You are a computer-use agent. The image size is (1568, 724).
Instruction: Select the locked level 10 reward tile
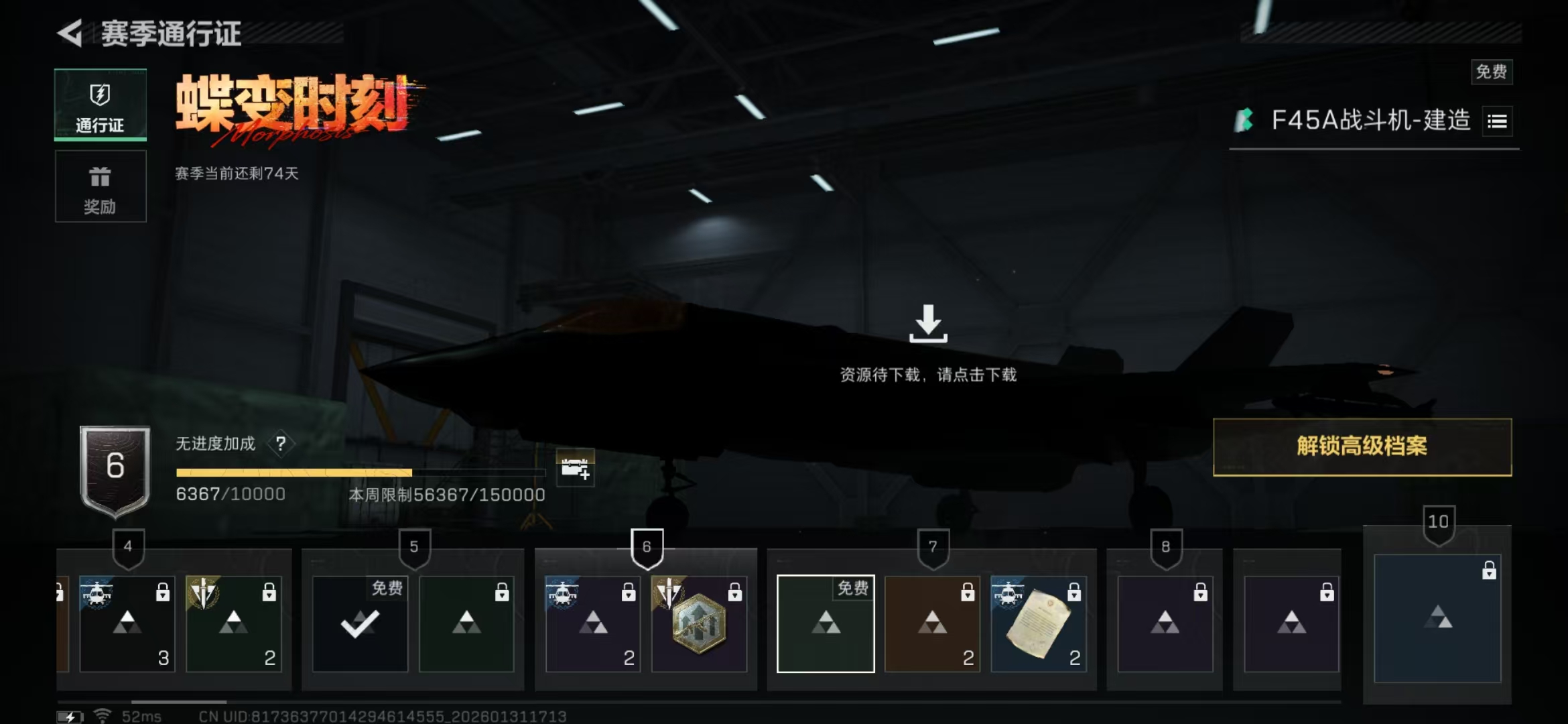click(x=1437, y=618)
